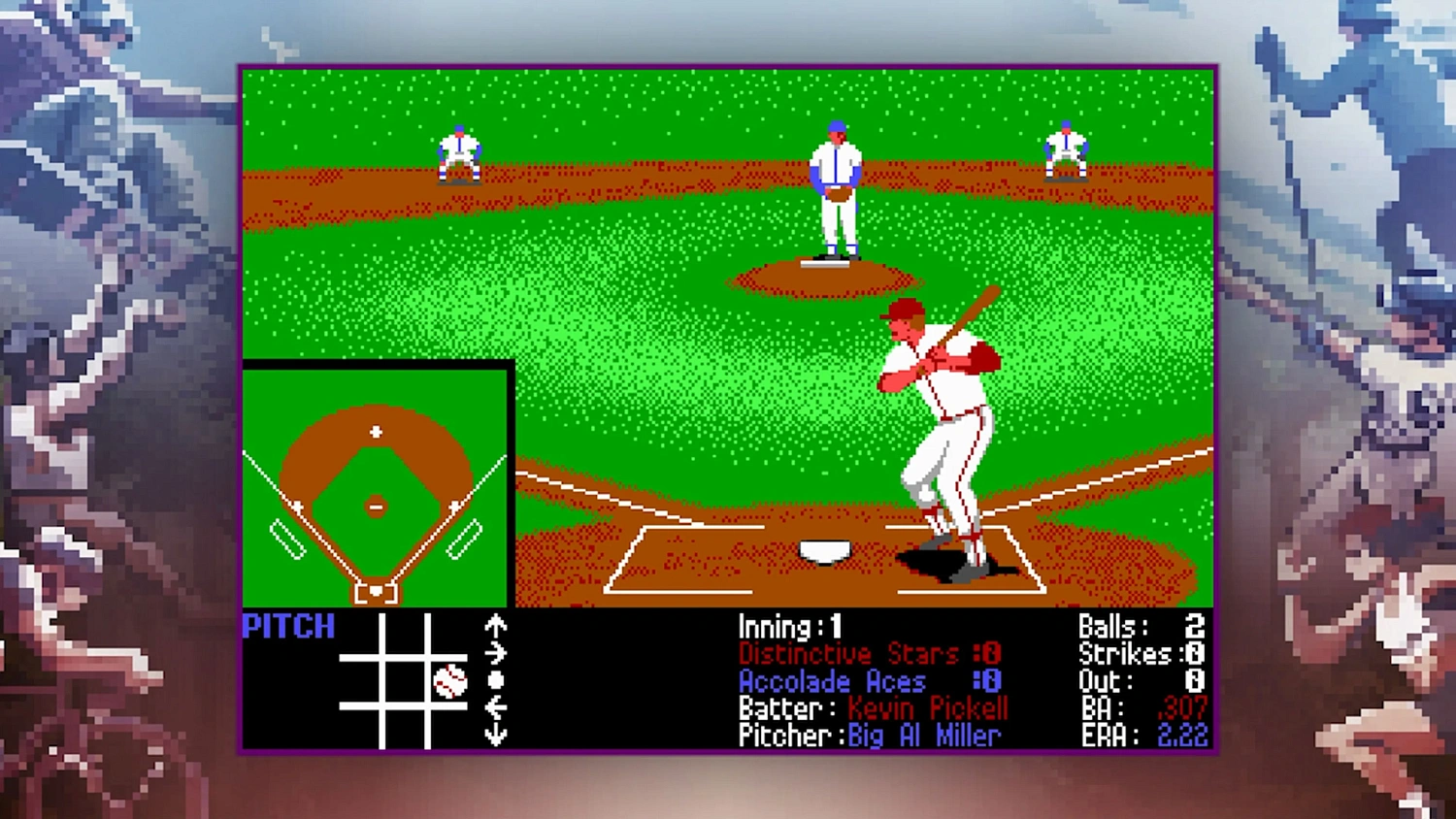Click the Strikes counter showing 0
1456x819 pixels.
(1143, 654)
